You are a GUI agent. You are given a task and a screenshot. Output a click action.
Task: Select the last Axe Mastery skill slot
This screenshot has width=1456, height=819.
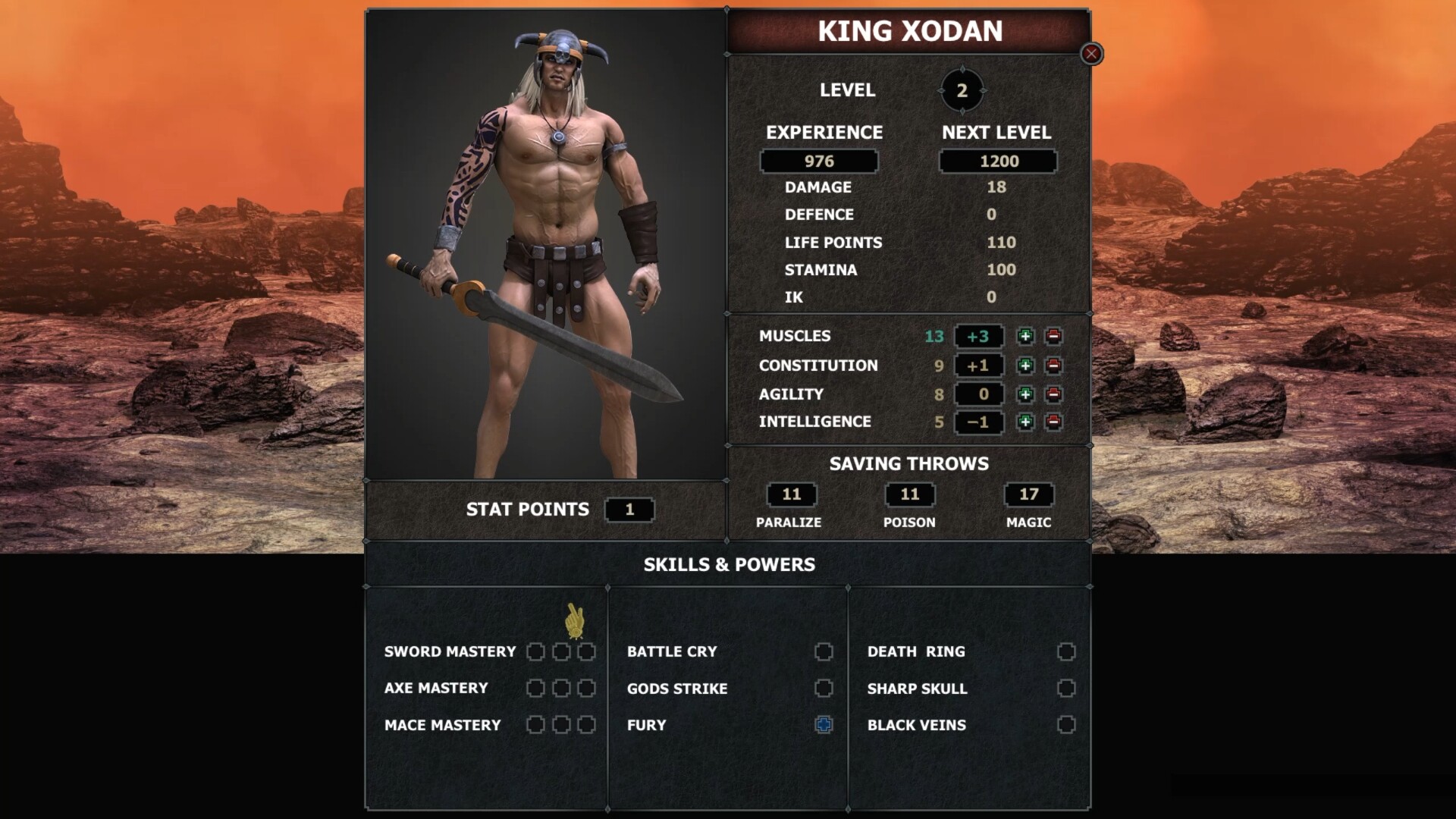pos(585,688)
